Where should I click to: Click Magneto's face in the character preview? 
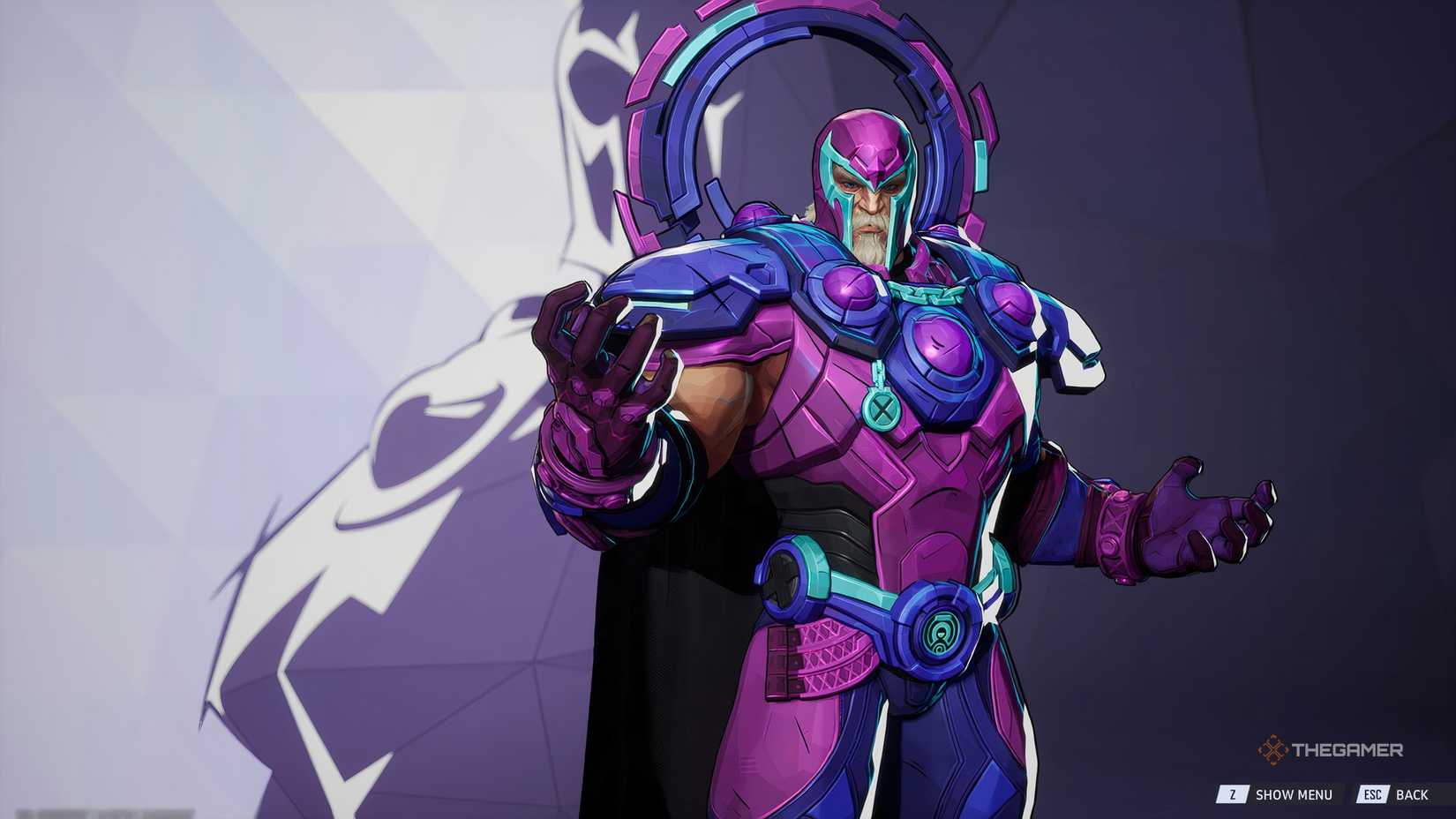pyautogui.click(x=869, y=199)
